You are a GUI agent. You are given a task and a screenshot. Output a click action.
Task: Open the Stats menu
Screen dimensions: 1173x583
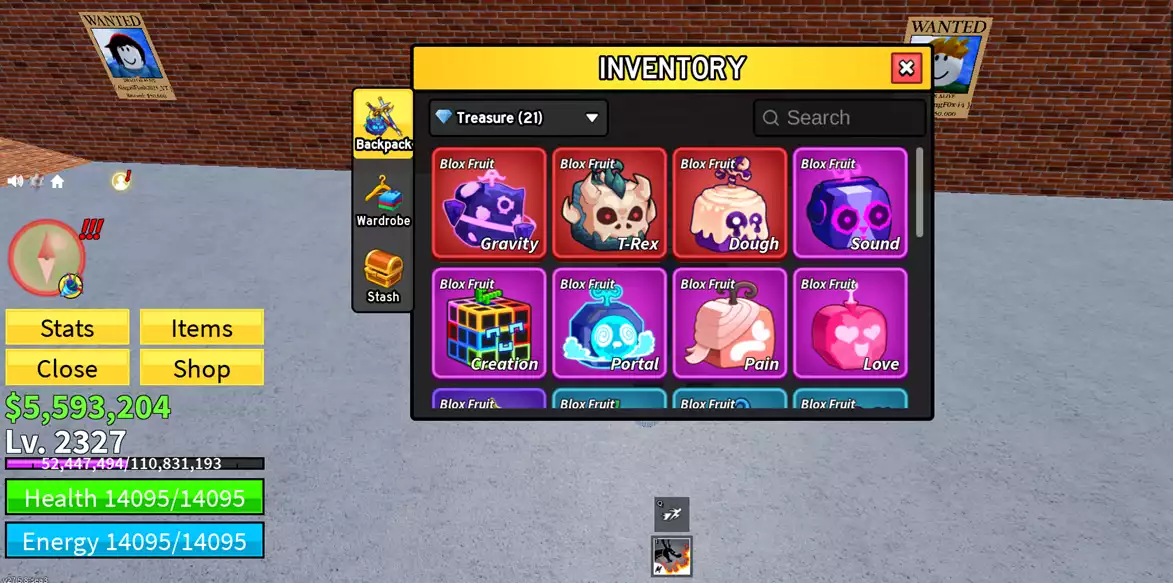67,328
